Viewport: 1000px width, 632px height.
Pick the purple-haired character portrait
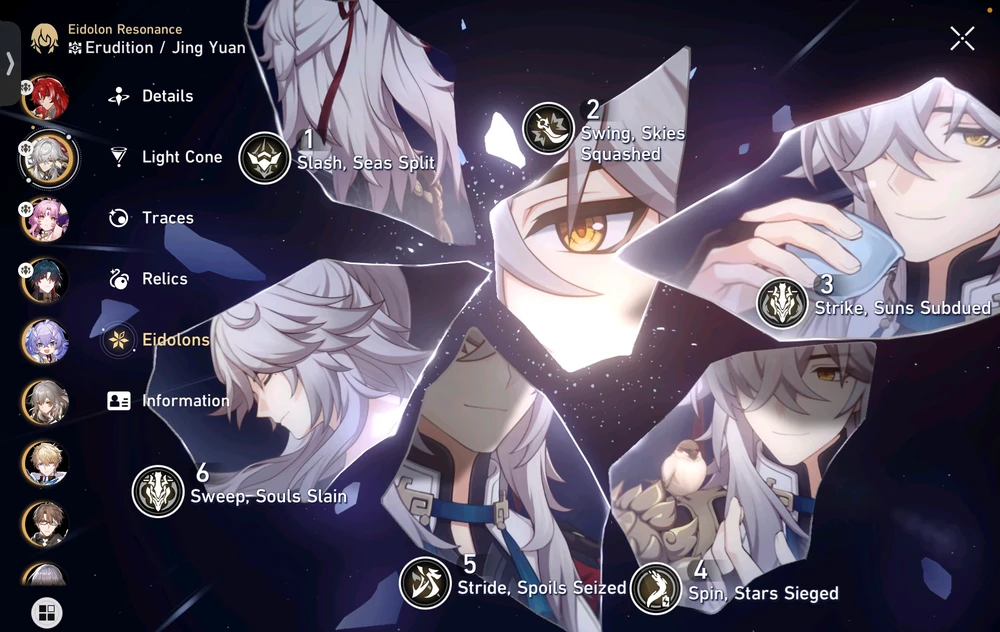coord(45,341)
